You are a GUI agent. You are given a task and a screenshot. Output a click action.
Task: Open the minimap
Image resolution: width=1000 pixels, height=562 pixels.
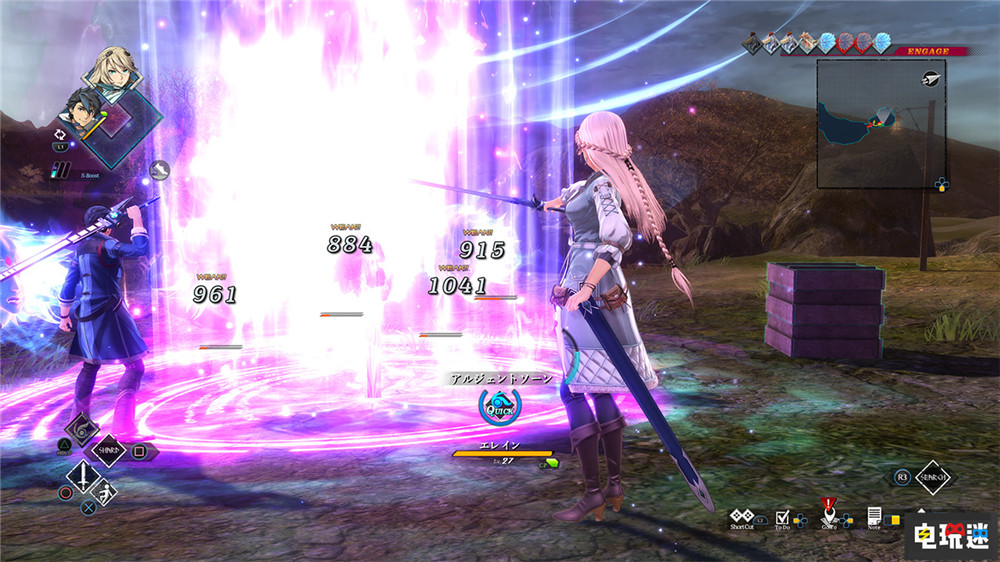coord(881,123)
